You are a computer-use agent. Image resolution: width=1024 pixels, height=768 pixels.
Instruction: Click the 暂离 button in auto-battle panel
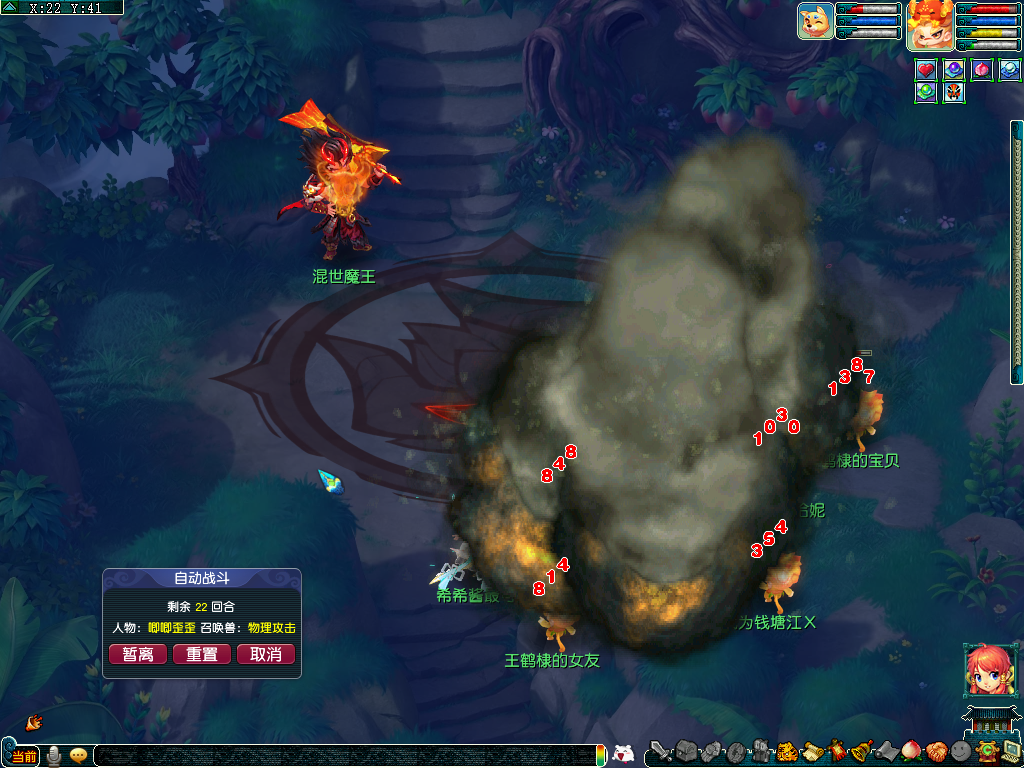click(138, 654)
